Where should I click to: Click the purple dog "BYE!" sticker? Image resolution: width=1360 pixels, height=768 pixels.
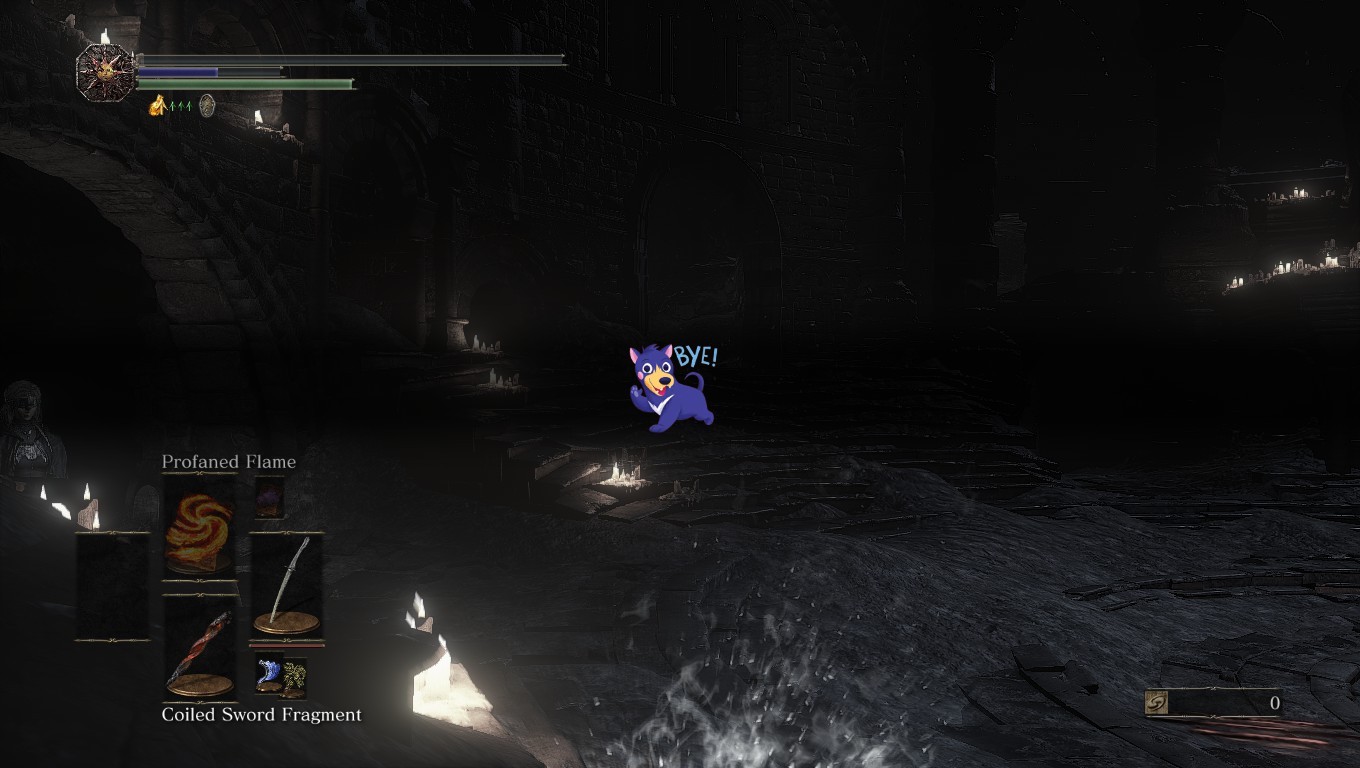point(672,388)
